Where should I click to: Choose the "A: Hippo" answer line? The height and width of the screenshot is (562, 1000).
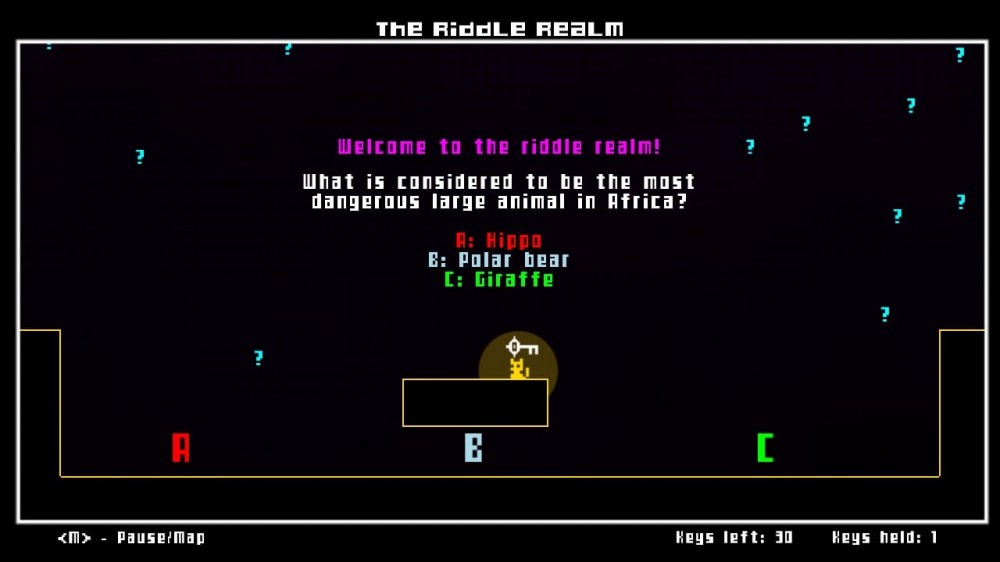[x=499, y=240]
